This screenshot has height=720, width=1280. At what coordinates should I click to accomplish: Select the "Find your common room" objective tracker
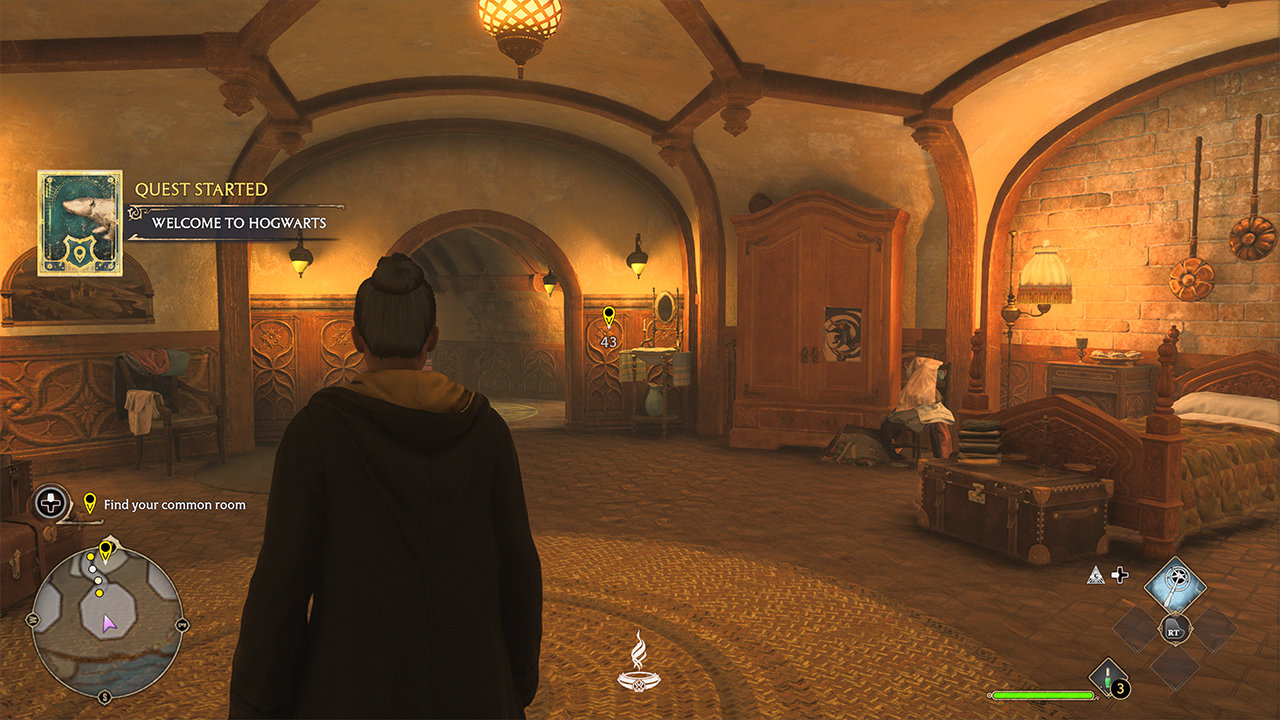pyautogui.click(x=174, y=505)
